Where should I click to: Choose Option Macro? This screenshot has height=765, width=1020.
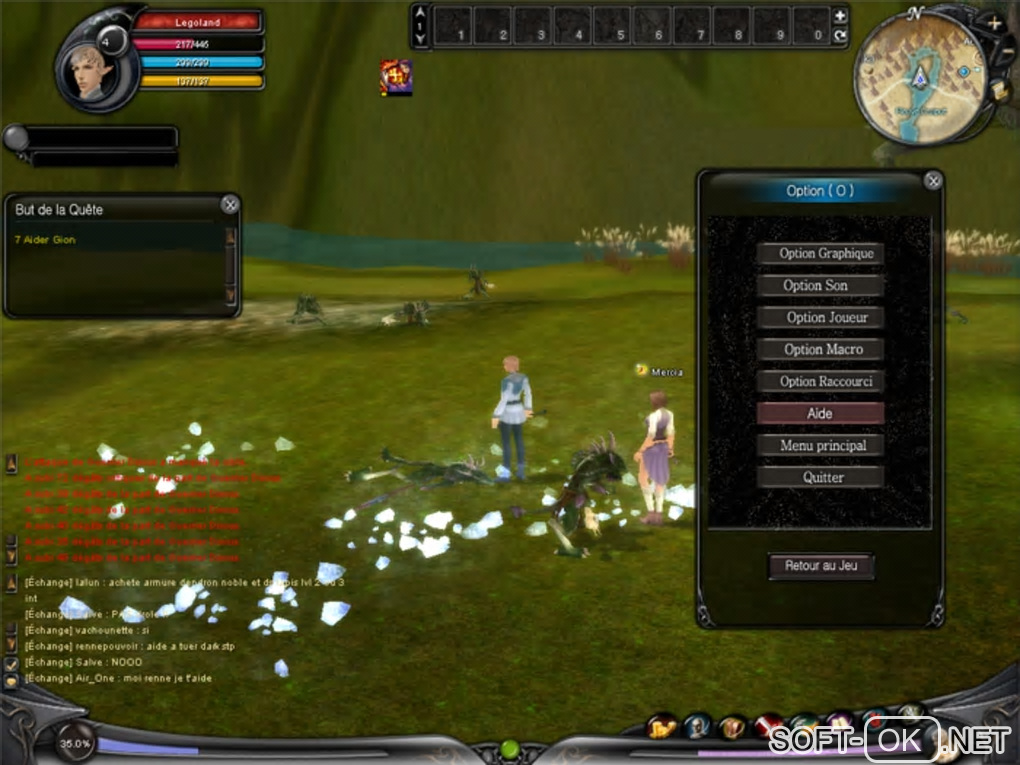point(820,350)
